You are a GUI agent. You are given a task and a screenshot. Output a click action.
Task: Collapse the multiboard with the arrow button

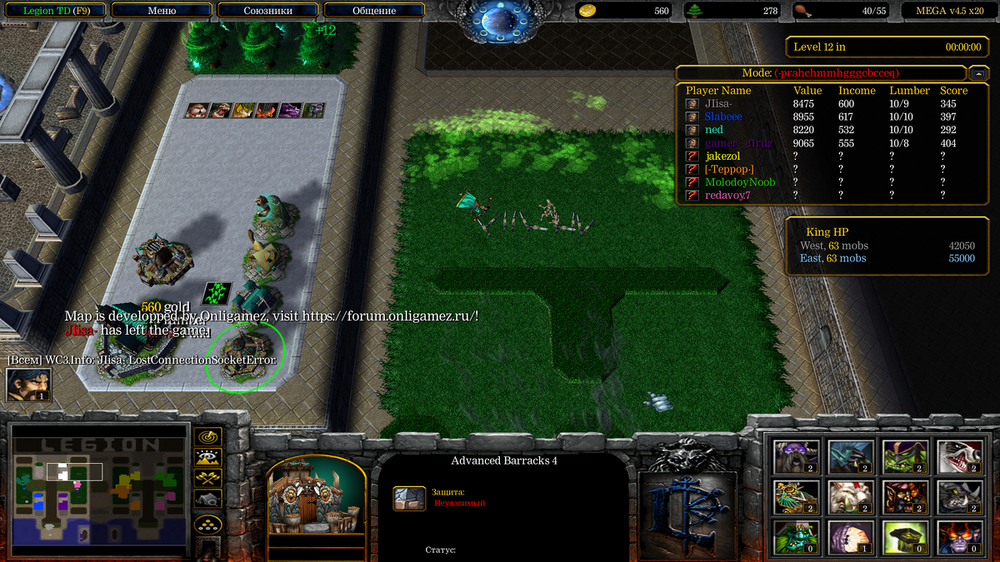tap(977, 73)
